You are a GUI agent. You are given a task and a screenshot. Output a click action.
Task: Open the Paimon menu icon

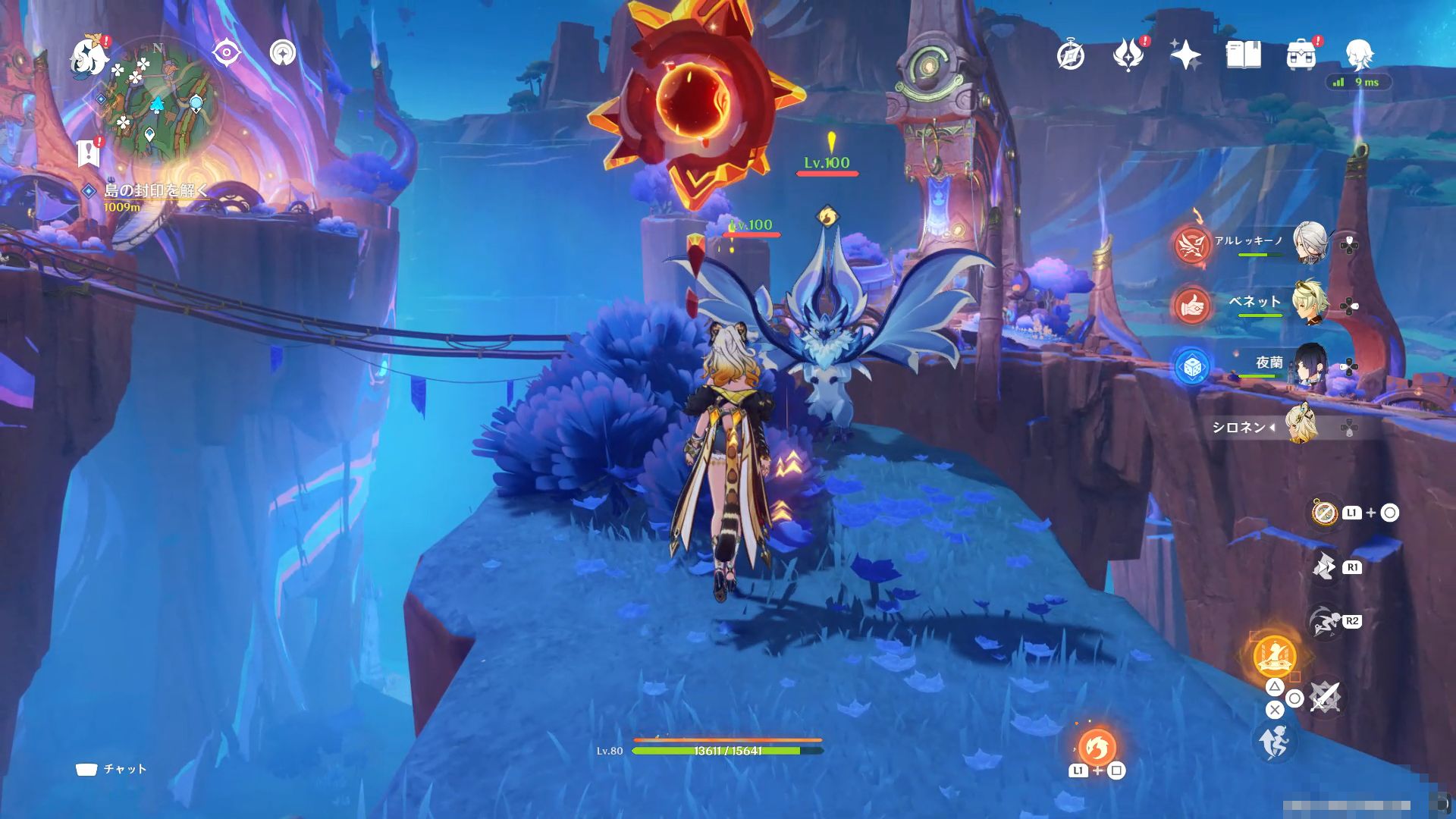tap(89, 57)
